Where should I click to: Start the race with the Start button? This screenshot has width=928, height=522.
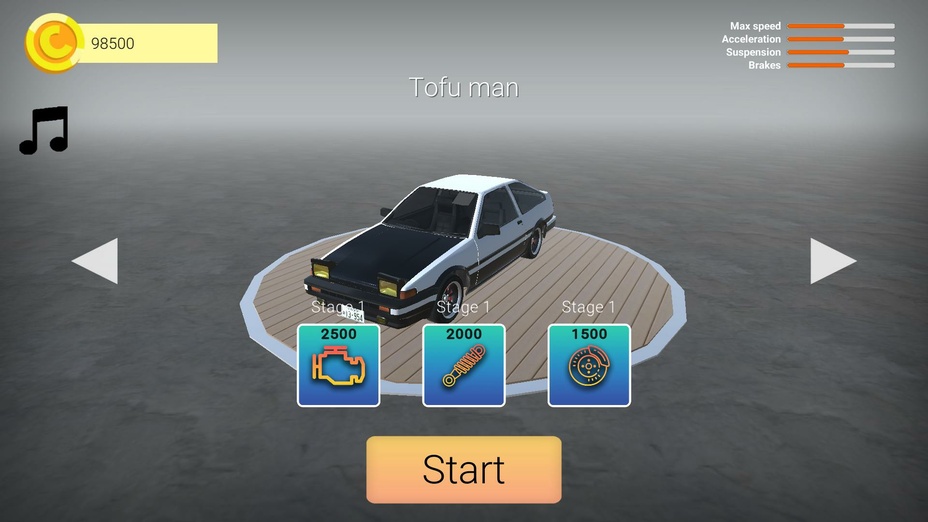click(x=463, y=469)
